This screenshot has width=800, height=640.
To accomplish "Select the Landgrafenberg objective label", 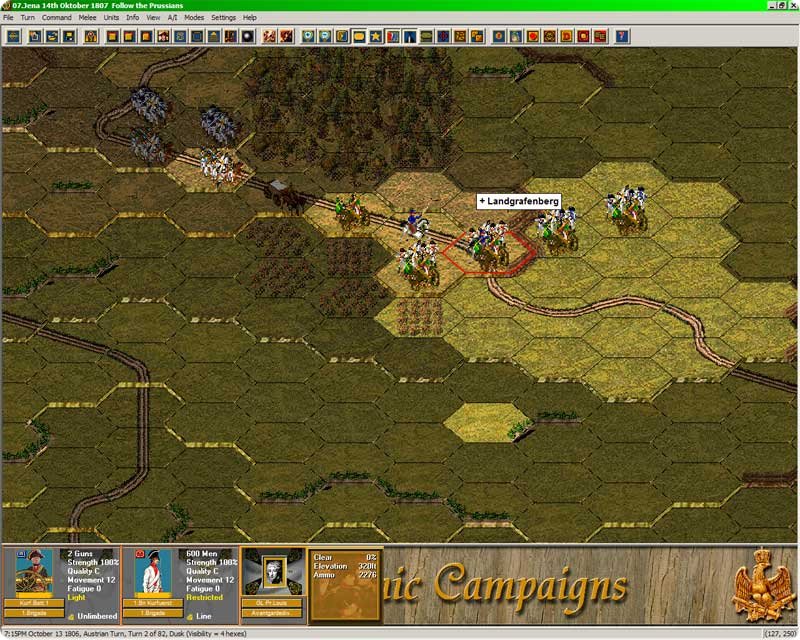I will click(x=518, y=201).
